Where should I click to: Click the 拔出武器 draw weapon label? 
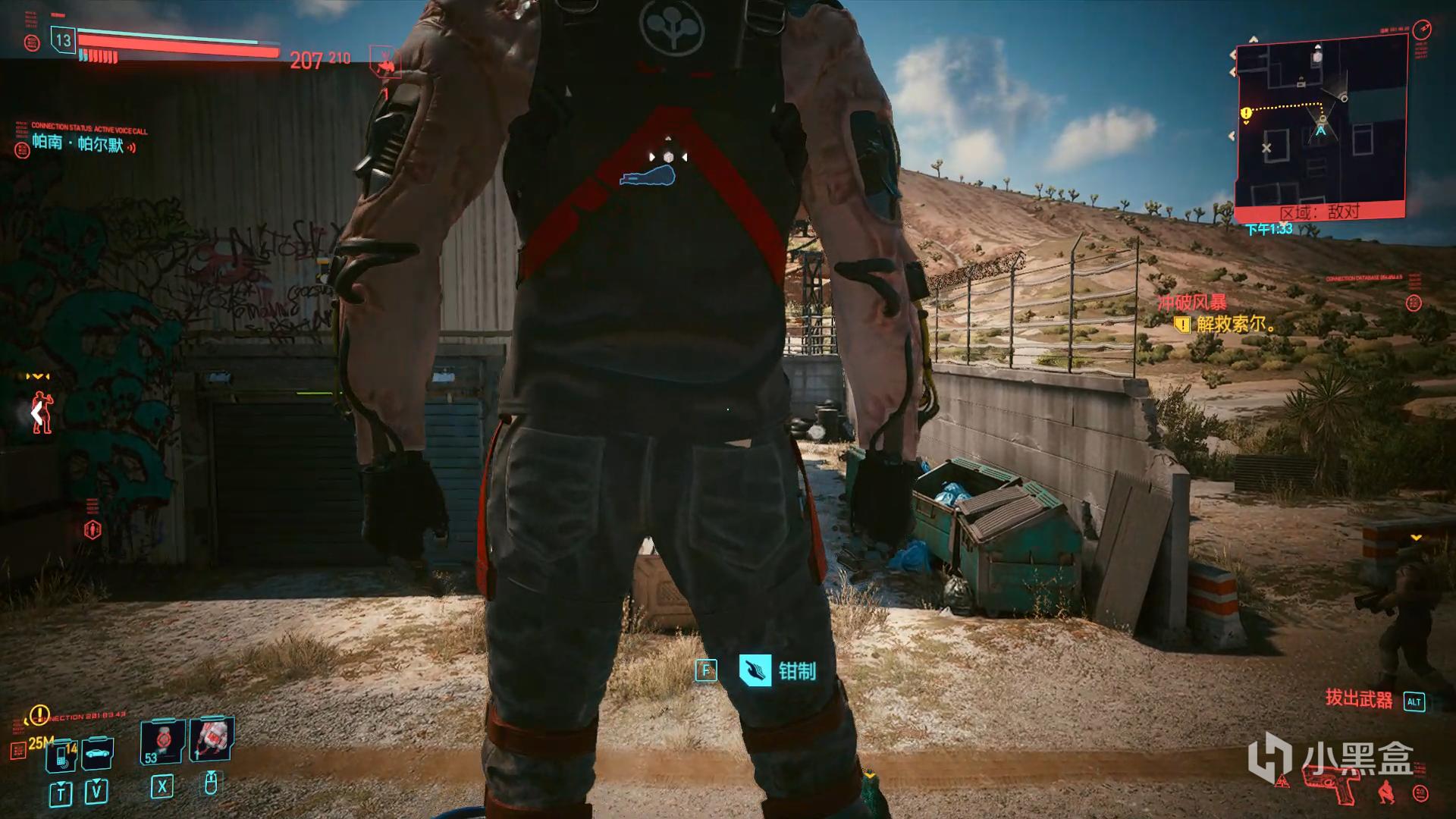pyautogui.click(x=1359, y=699)
